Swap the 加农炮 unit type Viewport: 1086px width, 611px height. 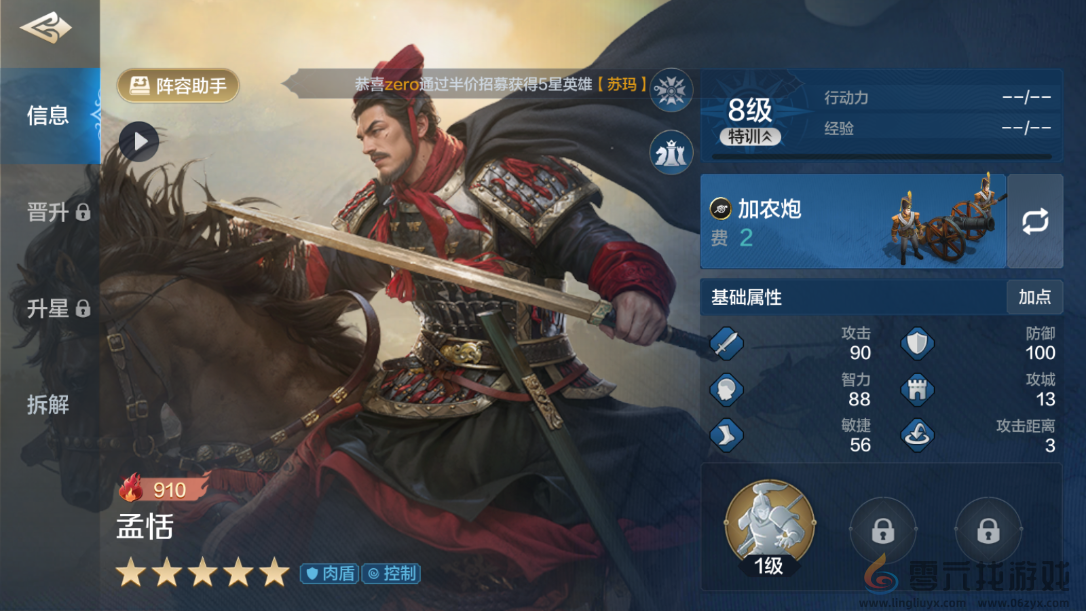click(x=1034, y=221)
